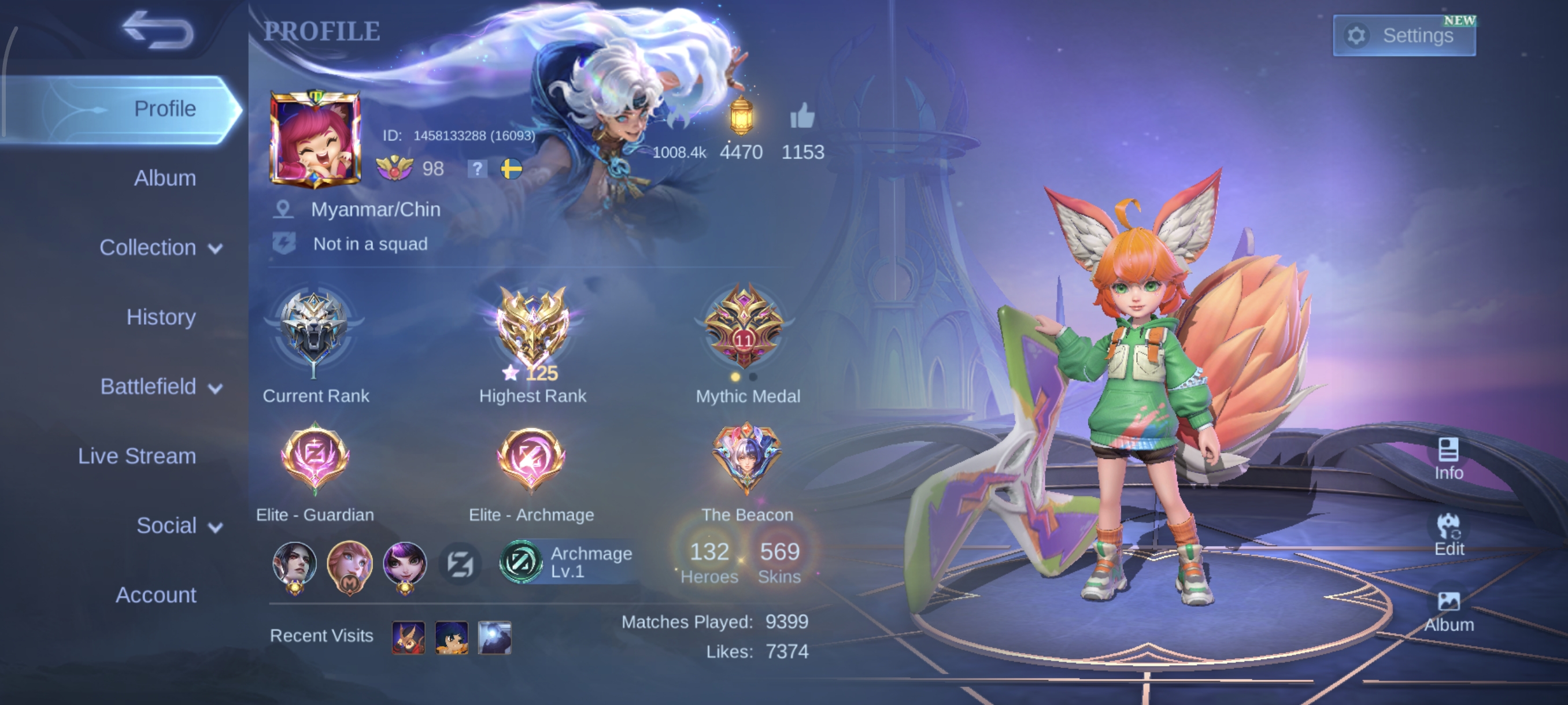Tap the thumbs-up like icon
Screen dimensions: 1568x705
point(802,115)
